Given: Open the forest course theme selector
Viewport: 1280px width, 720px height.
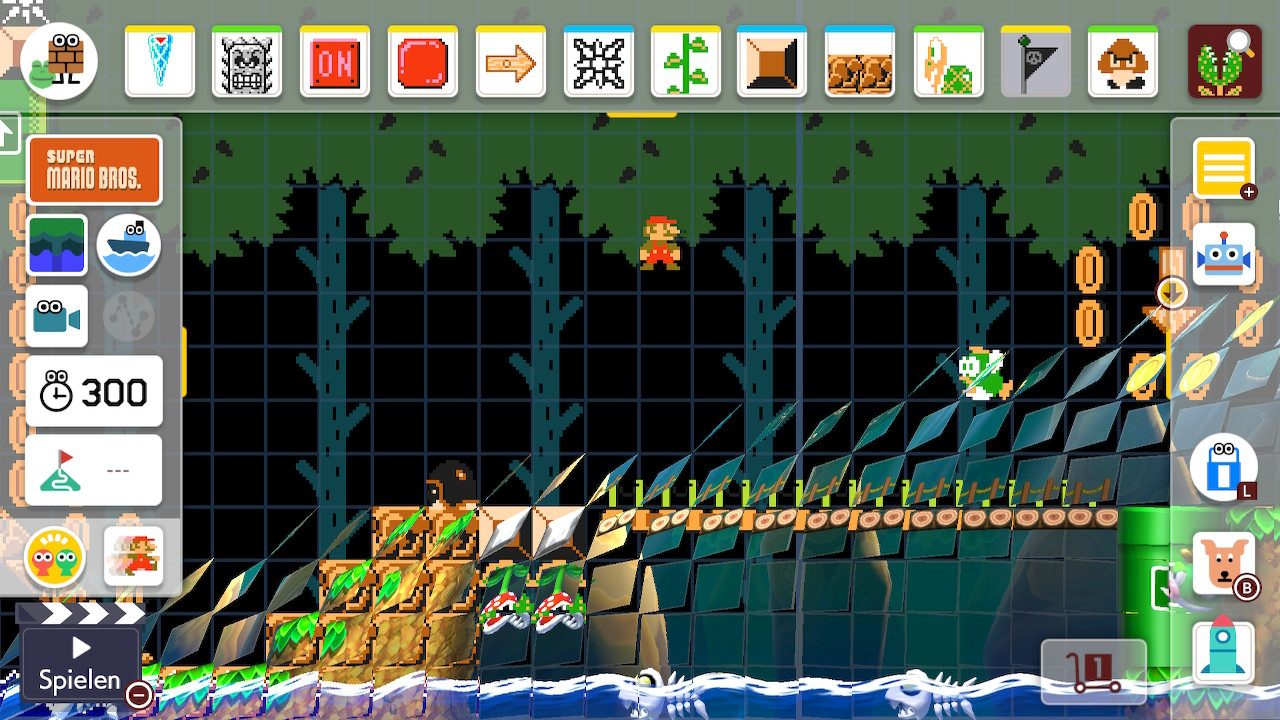Looking at the screenshot, I should point(57,246).
